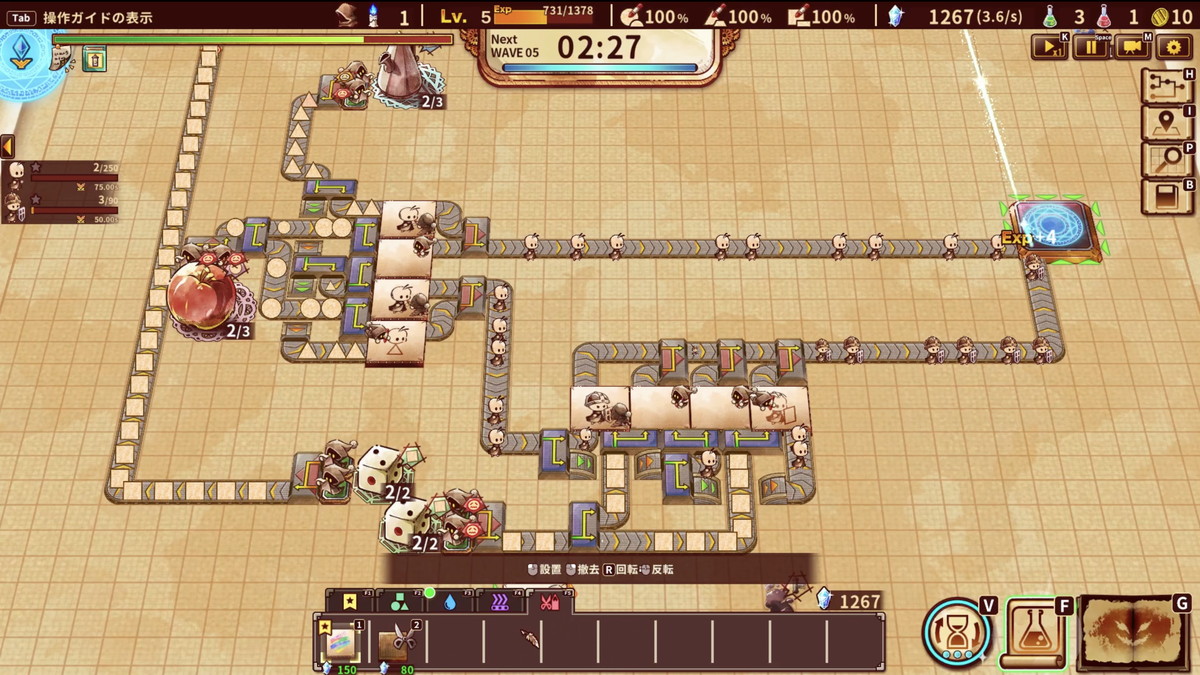Viewport: 1200px width, 675px height.
Task: Open the spellbook in the corner
Action: (1134, 632)
